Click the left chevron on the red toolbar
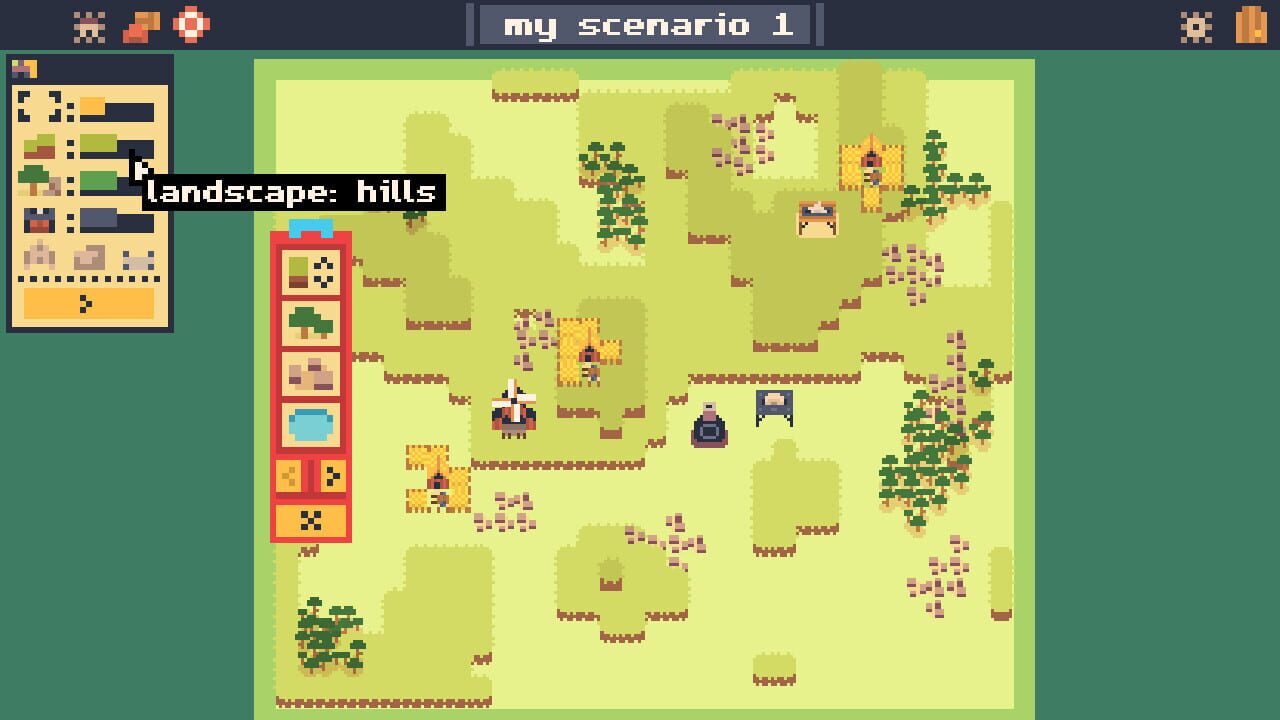Viewport: 1280px width, 720px height. click(x=287, y=473)
